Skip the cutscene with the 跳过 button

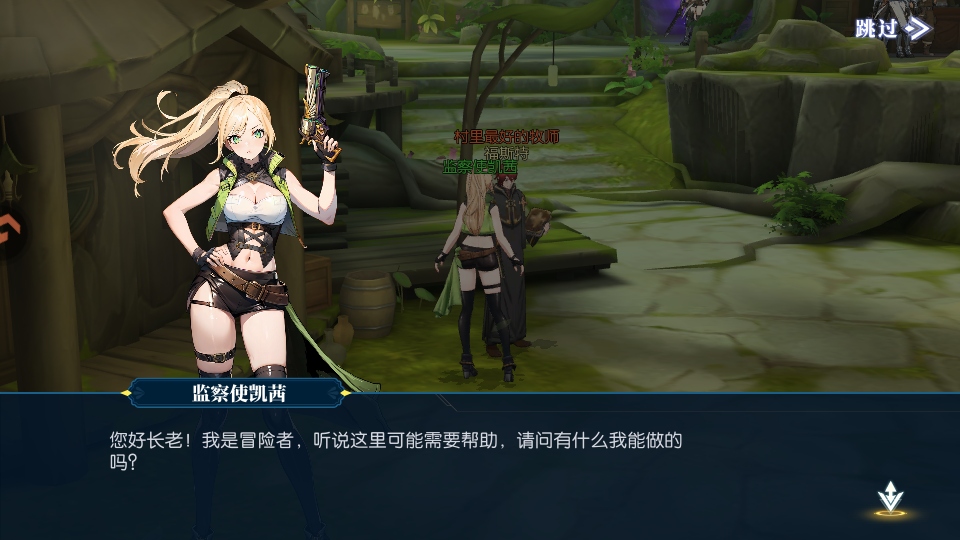(892, 28)
